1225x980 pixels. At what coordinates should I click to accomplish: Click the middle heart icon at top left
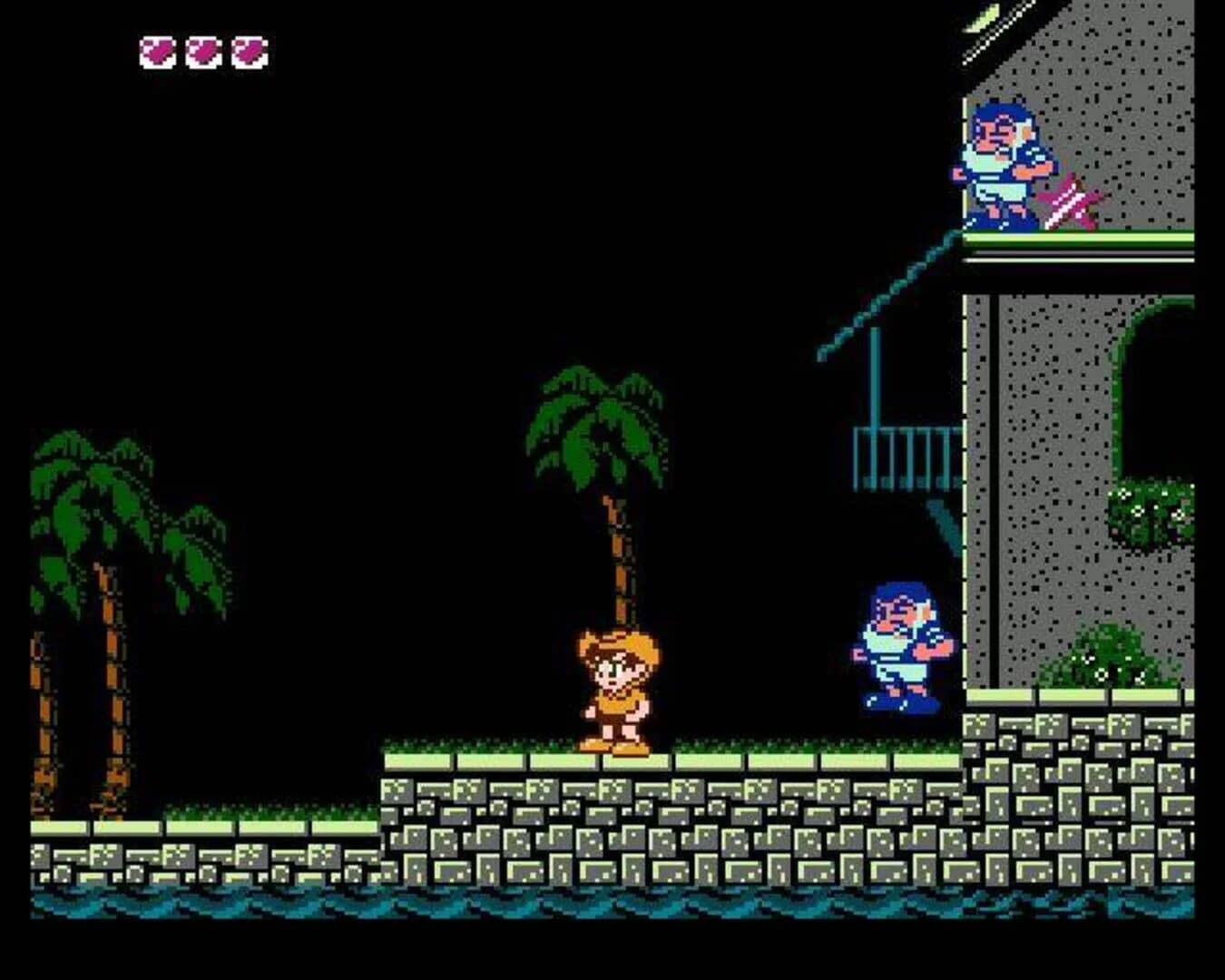pyautogui.click(x=201, y=52)
